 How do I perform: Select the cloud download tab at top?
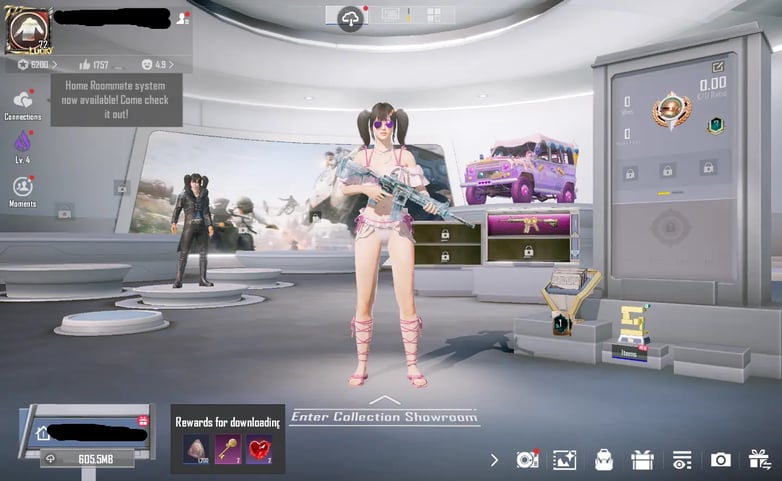[x=350, y=17]
